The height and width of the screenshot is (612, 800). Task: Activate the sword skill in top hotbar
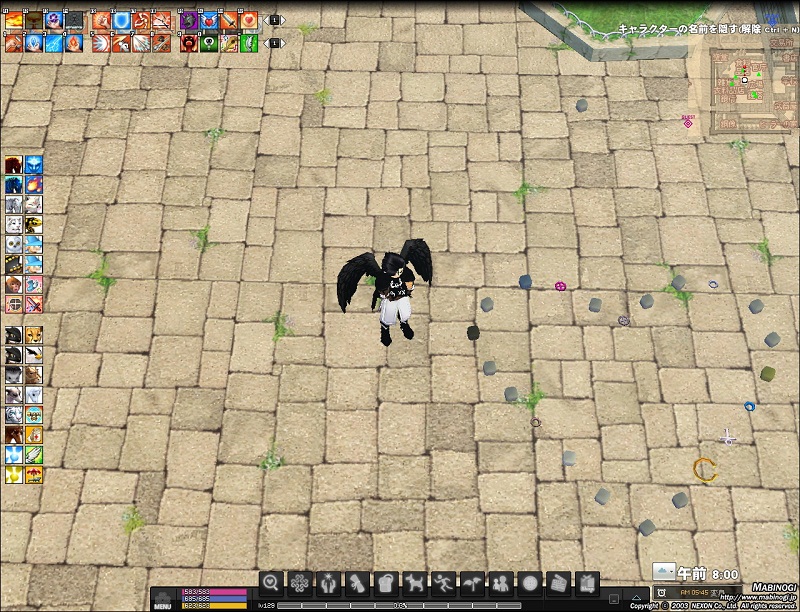click(228, 19)
